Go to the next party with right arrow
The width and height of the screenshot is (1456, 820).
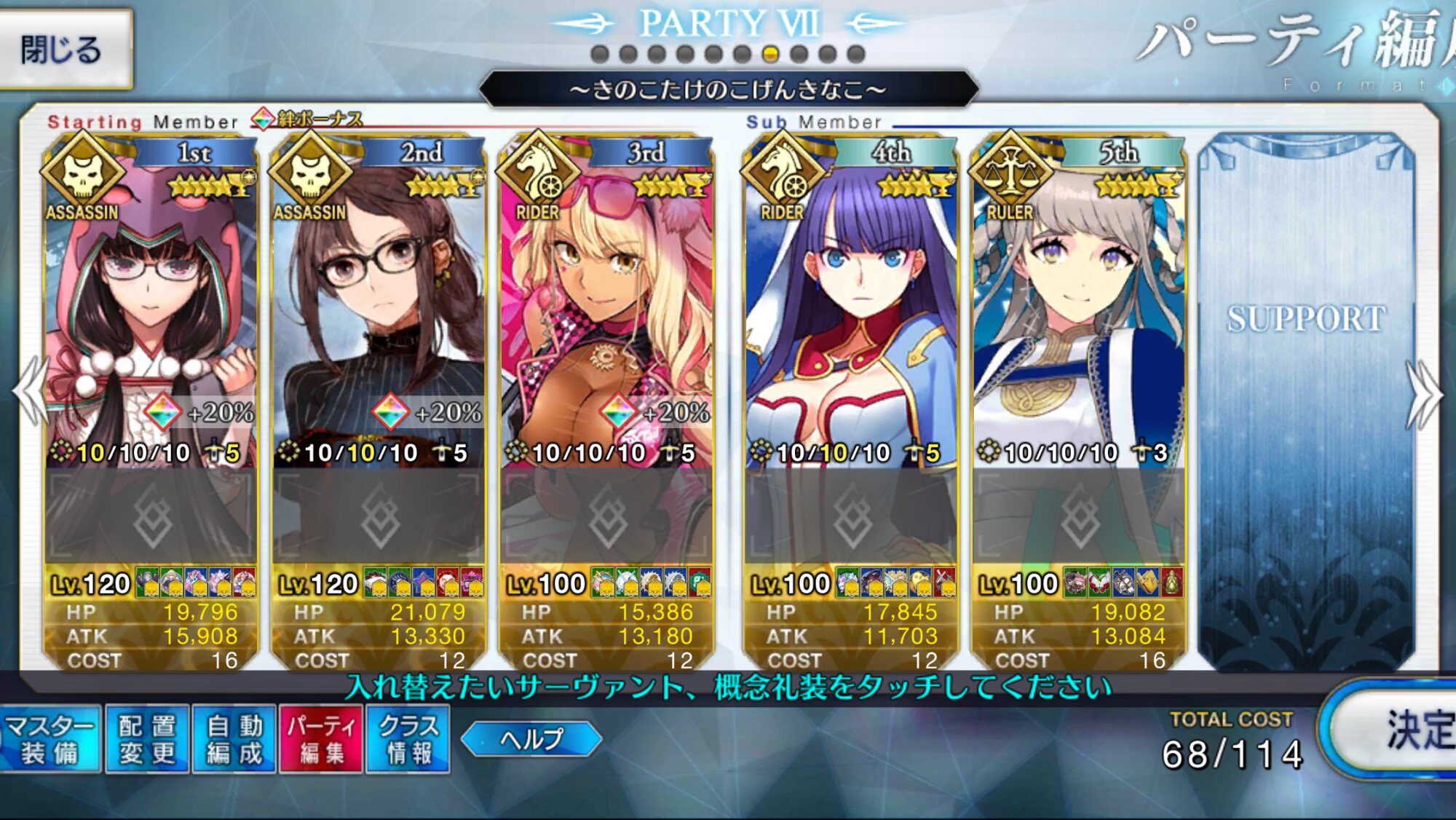1424,395
